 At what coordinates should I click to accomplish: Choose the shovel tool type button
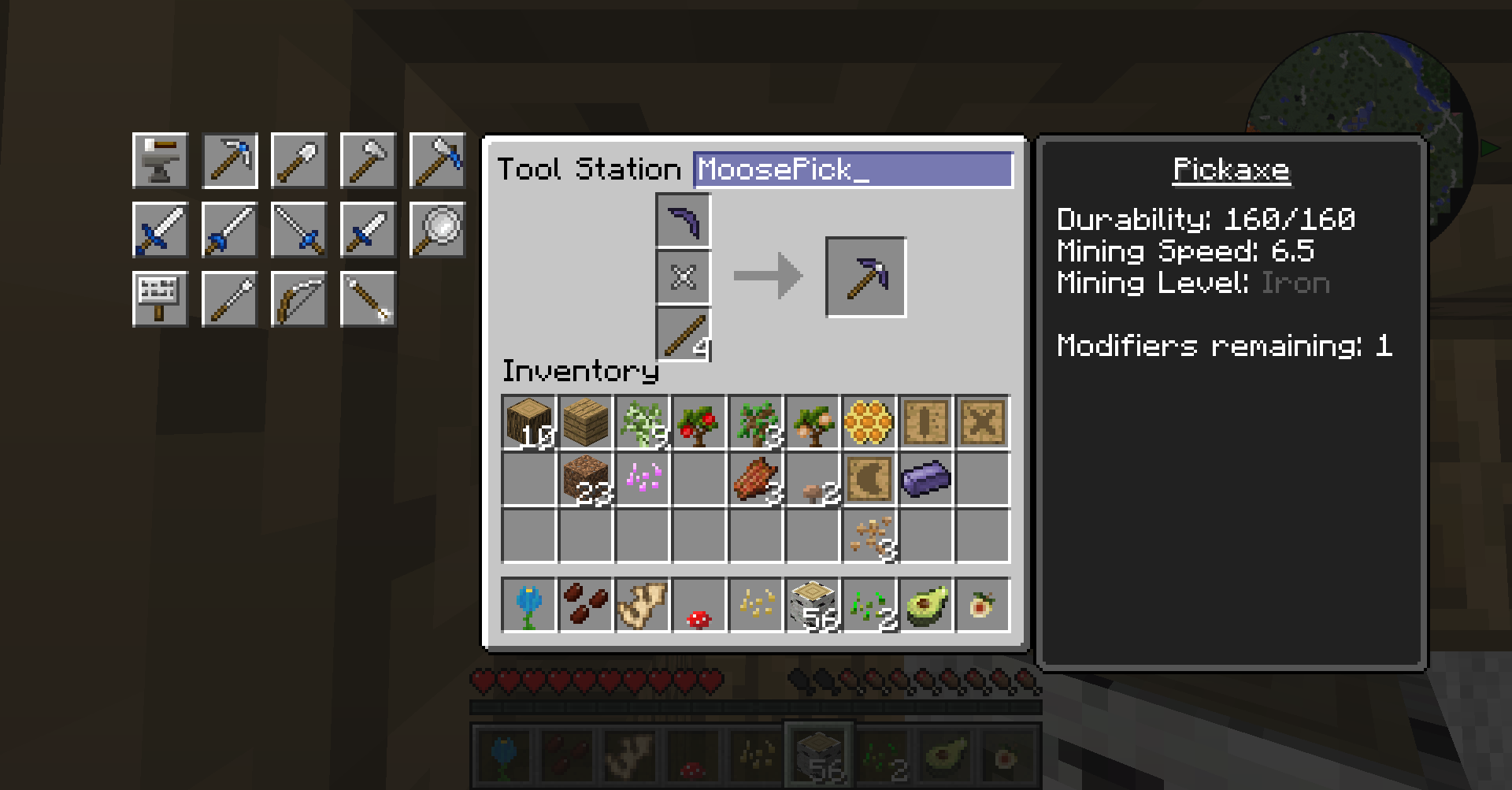(x=298, y=161)
